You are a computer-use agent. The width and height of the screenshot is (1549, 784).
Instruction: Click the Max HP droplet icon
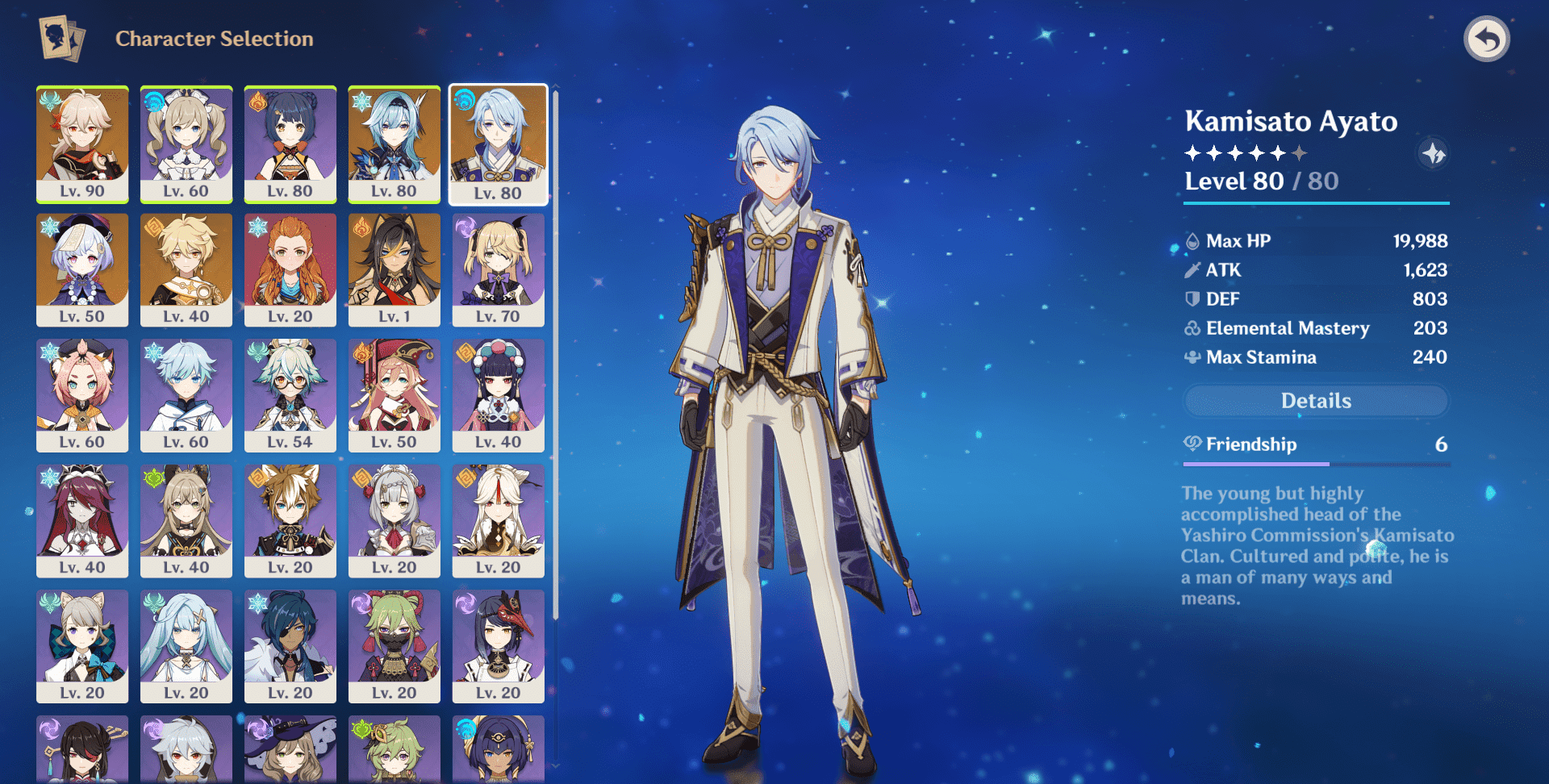coord(1191,240)
